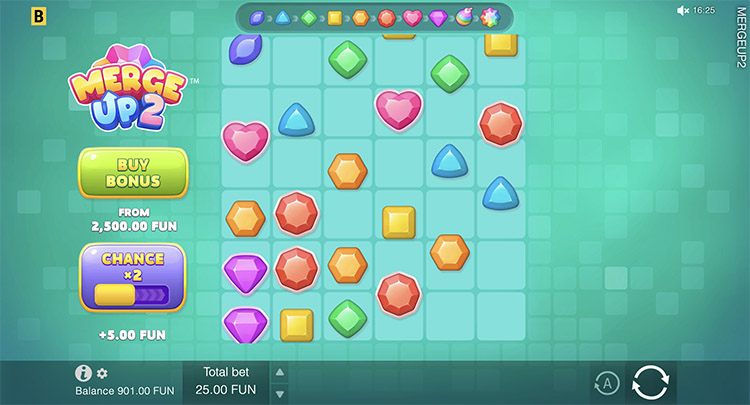This screenshot has width=750, height=405.
Task: Open the autoplay options
Action: tap(606, 382)
